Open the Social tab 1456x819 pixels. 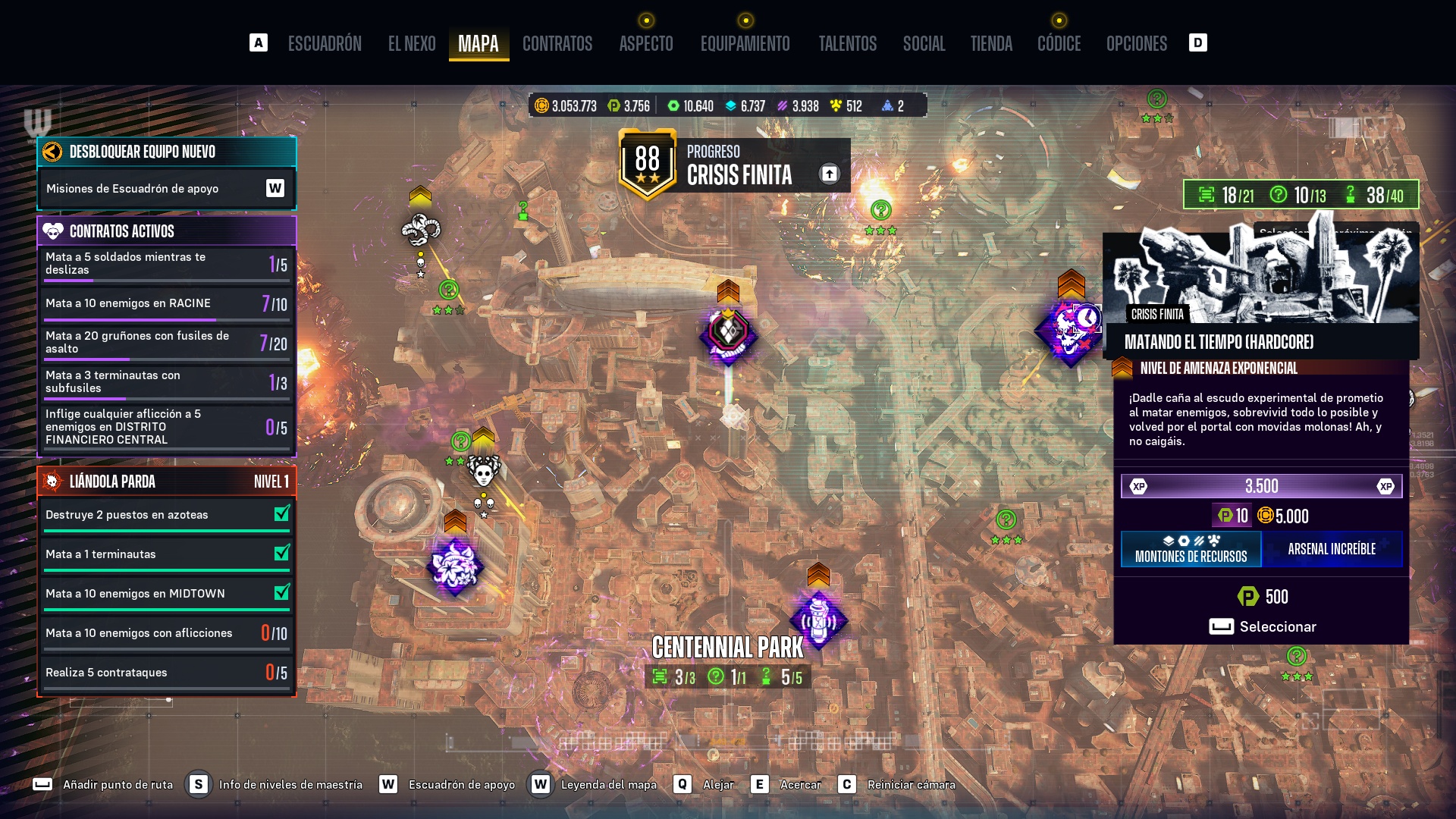(924, 44)
